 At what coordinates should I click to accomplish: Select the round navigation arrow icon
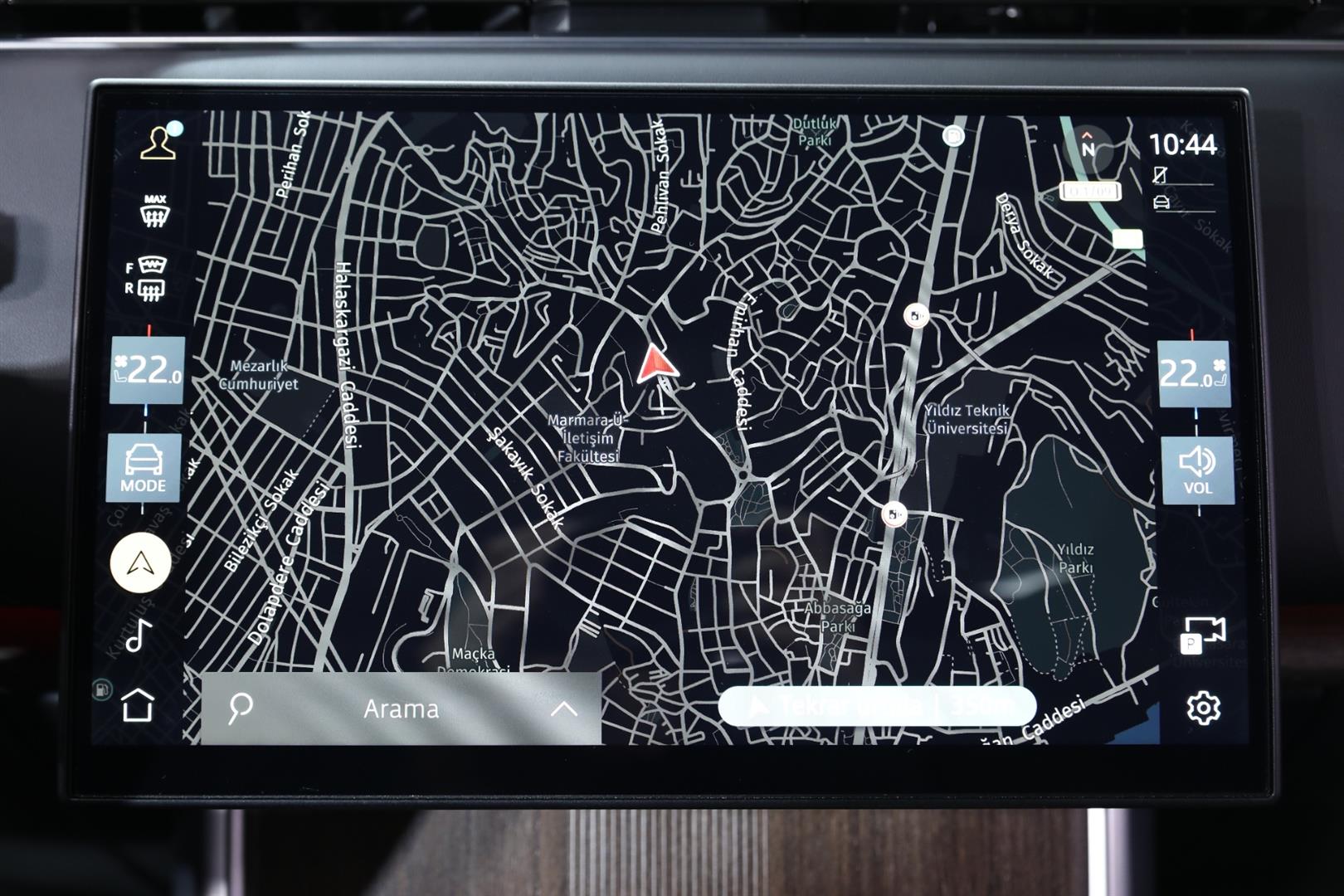(140, 563)
